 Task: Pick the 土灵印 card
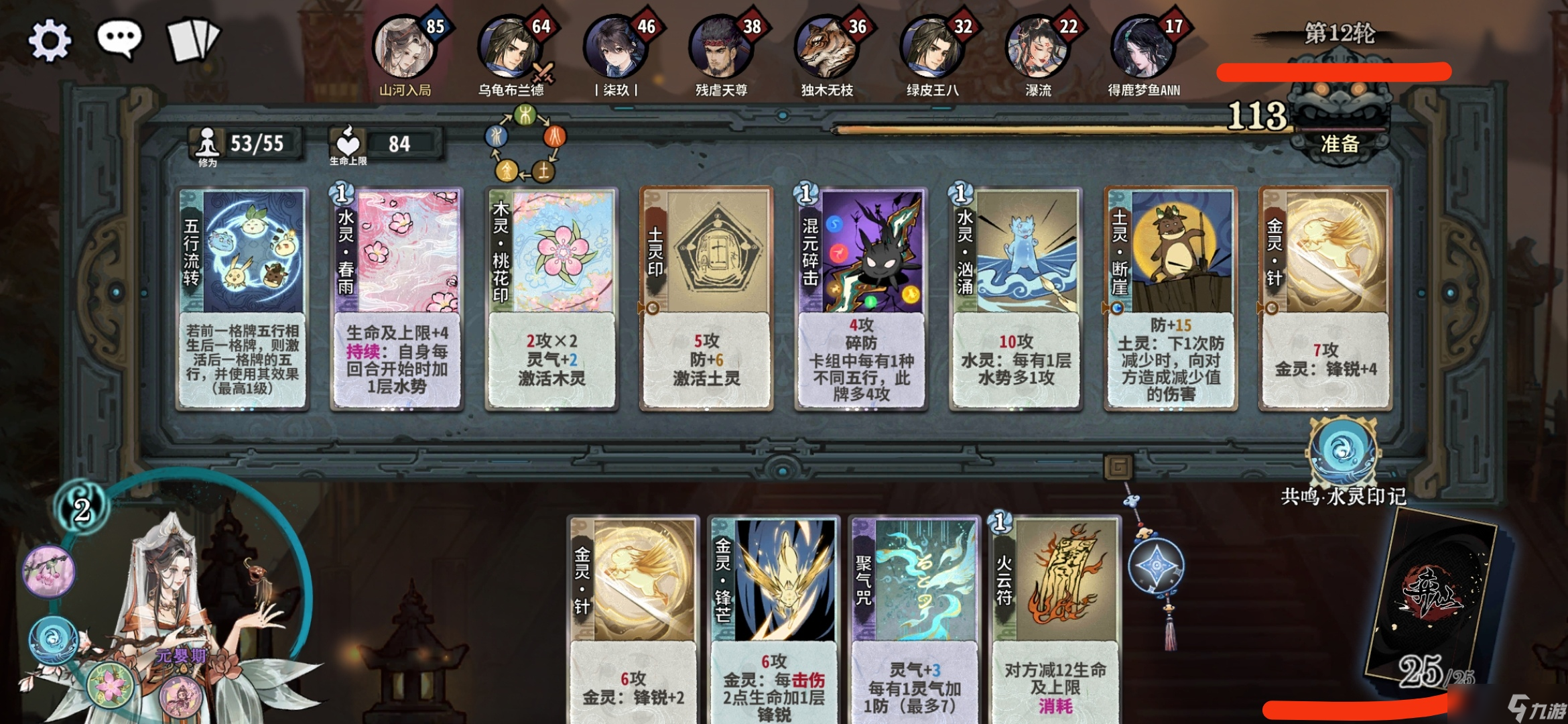(x=706, y=298)
